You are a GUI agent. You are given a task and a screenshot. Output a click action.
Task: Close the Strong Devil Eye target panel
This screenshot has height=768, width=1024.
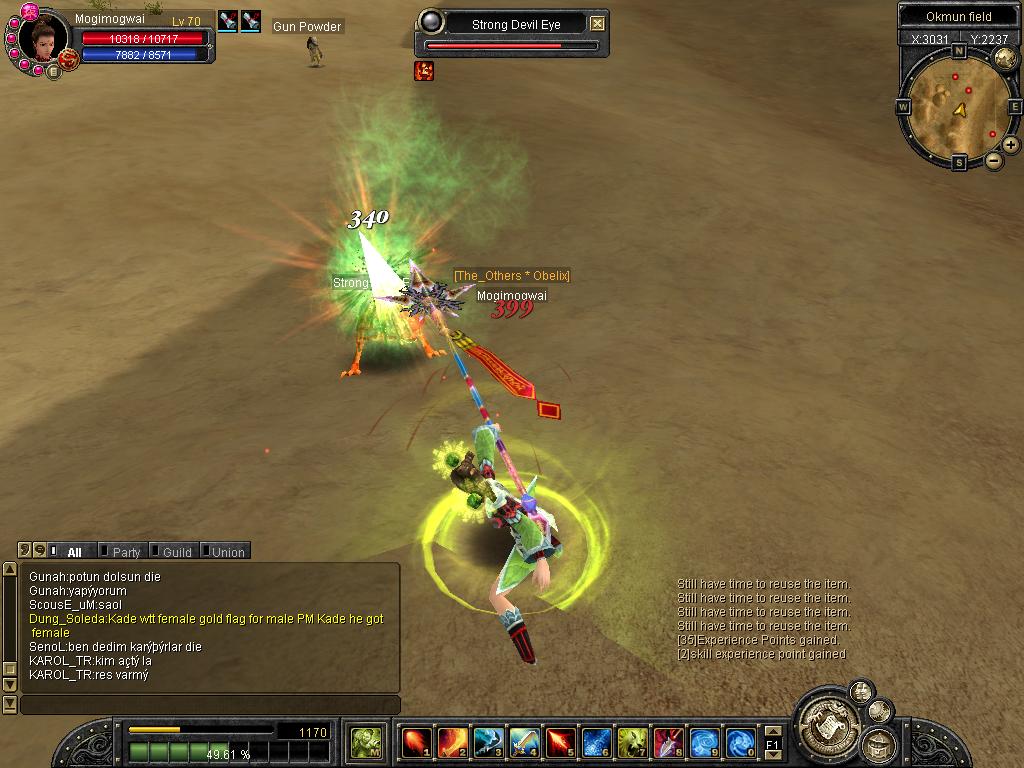coord(597,23)
